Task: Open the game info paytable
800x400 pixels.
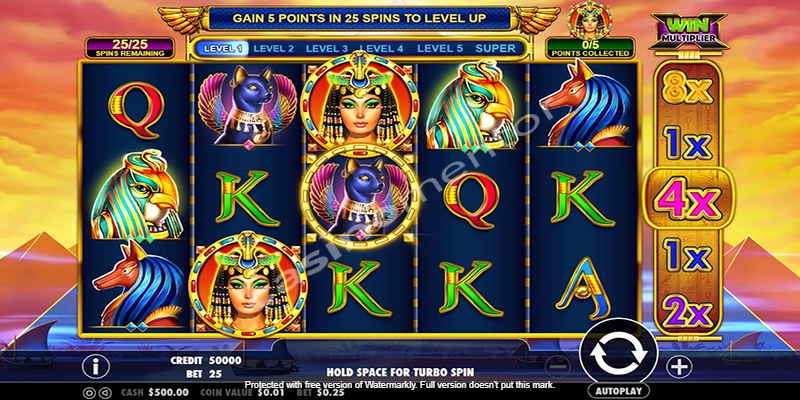Action: [x=98, y=365]
